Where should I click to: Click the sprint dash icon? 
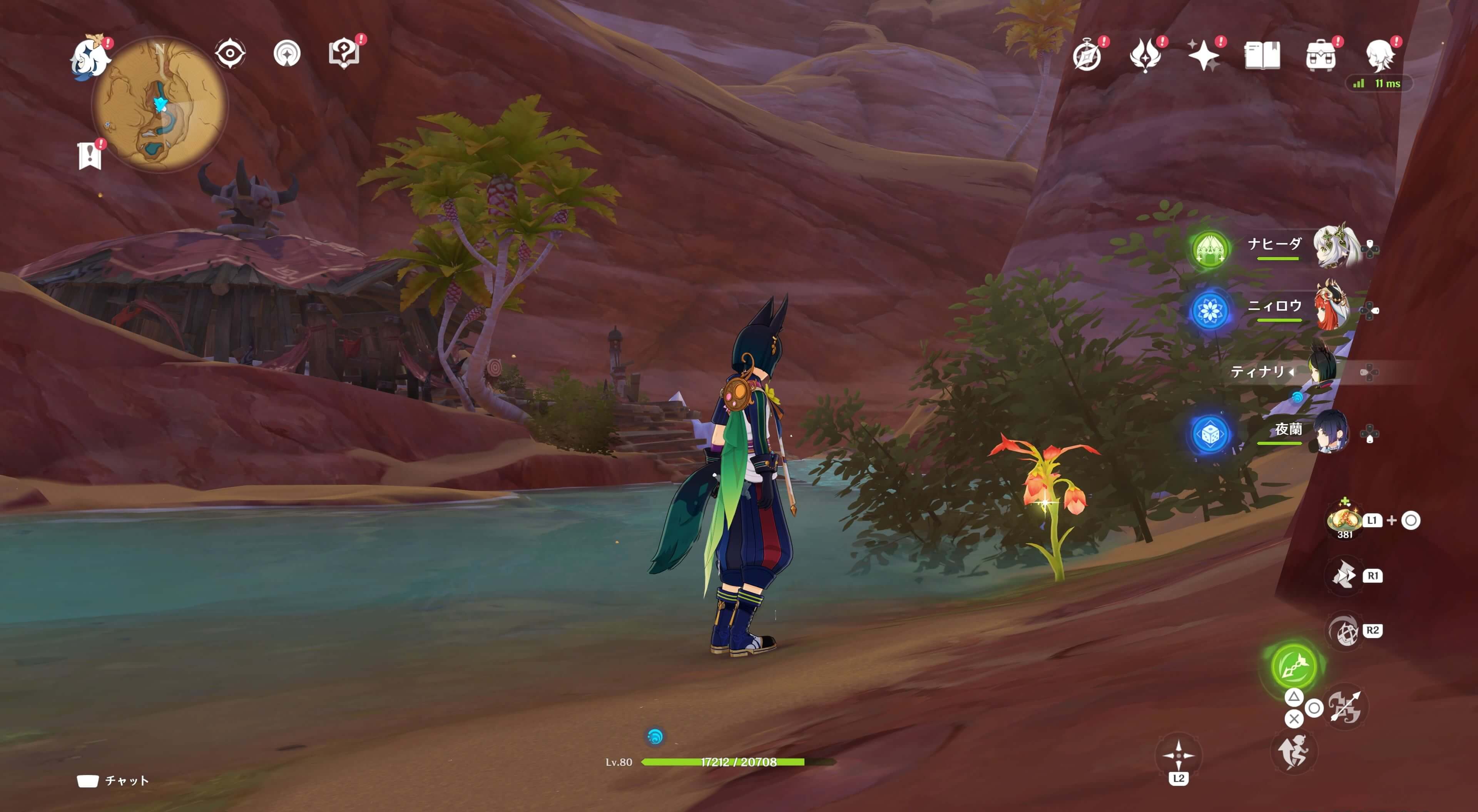point(1294,752)
